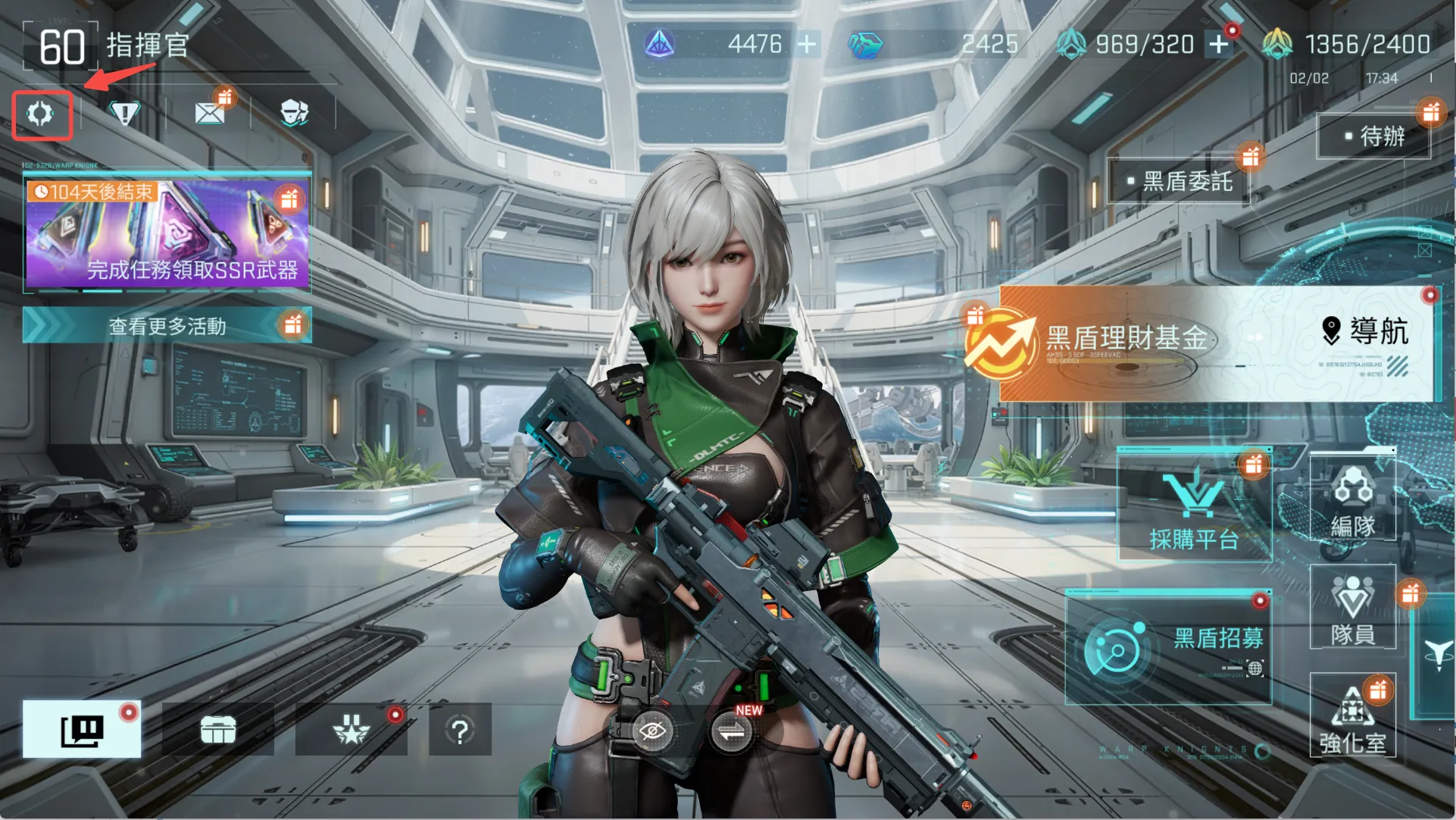Add stamina next to 969/320
1456x820 pixels.
pos(1218,44)
